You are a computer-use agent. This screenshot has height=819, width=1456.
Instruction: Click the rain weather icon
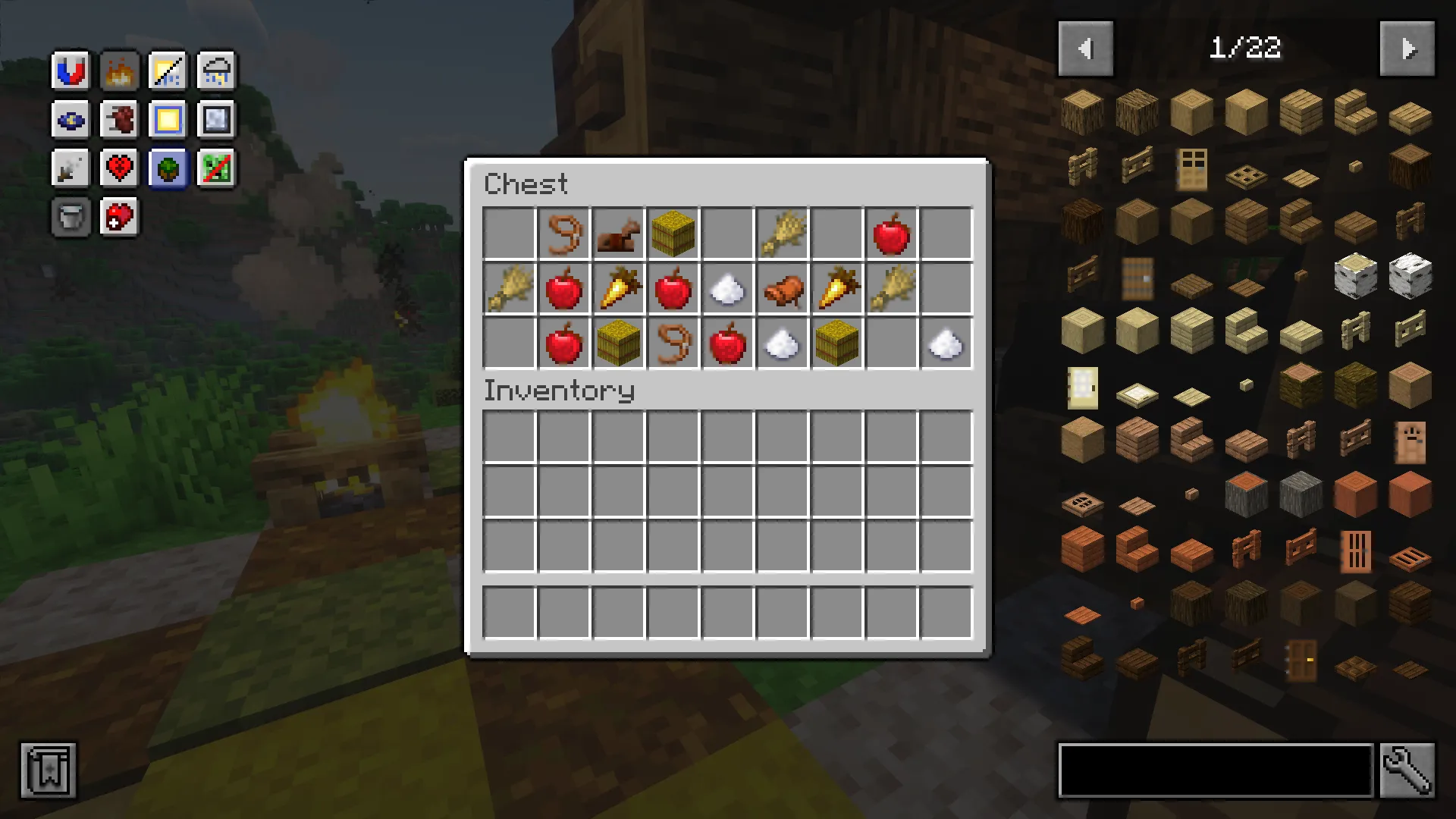[216, 71]
